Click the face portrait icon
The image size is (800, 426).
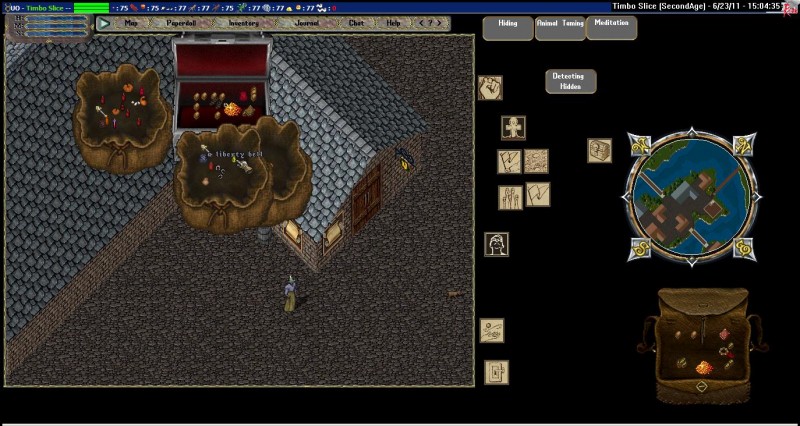coord(496,244)
